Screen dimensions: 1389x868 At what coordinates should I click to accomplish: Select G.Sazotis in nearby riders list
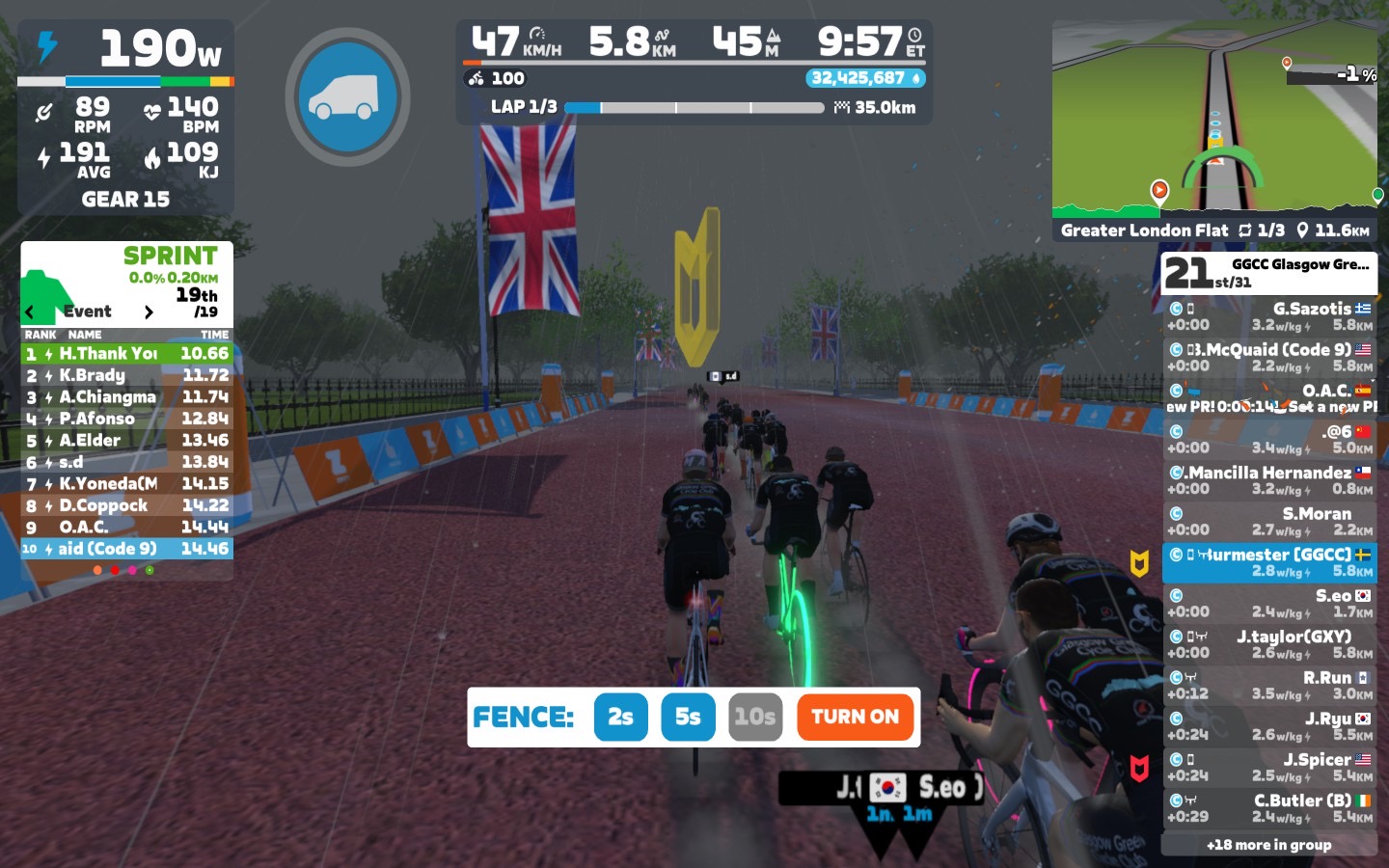[1268, 316]
